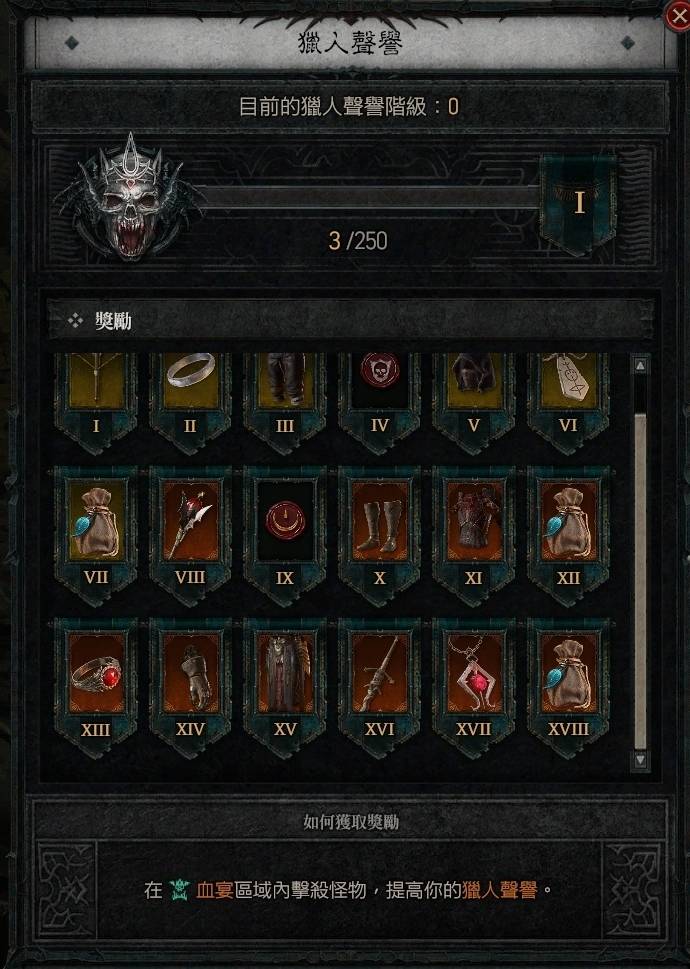Viewport: 690px width, 969px height.
Task: Select the tier X boots reward
Action: (380, 522)
